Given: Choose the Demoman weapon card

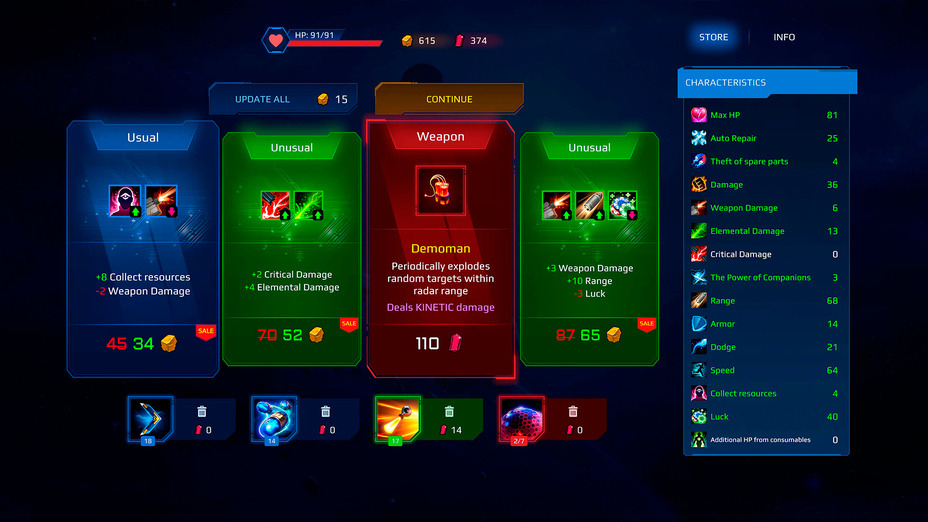Looking at the screenshot, I should [x=440, y=249].
